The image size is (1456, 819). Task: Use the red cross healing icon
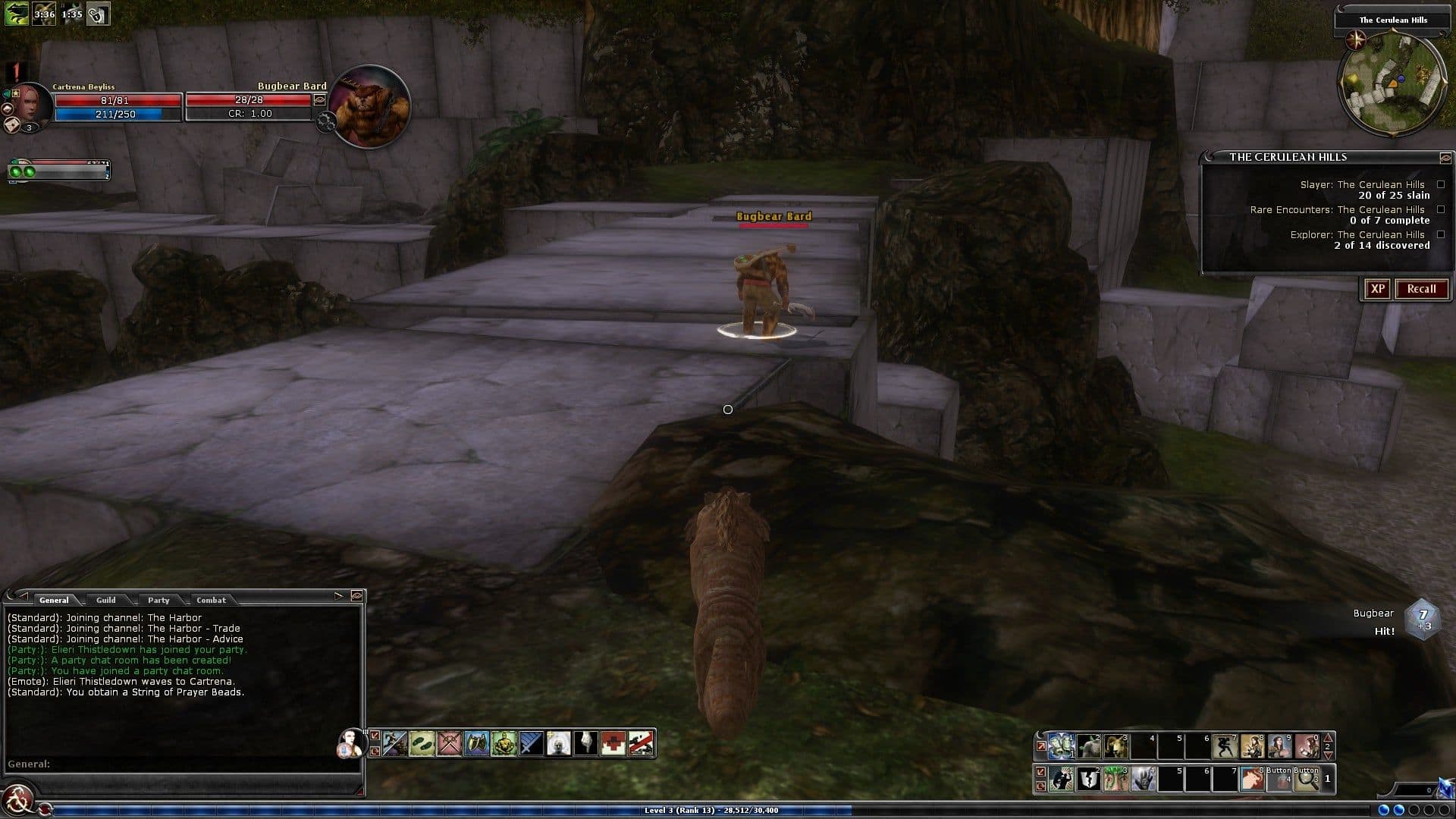pyautogui.click(x=613, y=743)
